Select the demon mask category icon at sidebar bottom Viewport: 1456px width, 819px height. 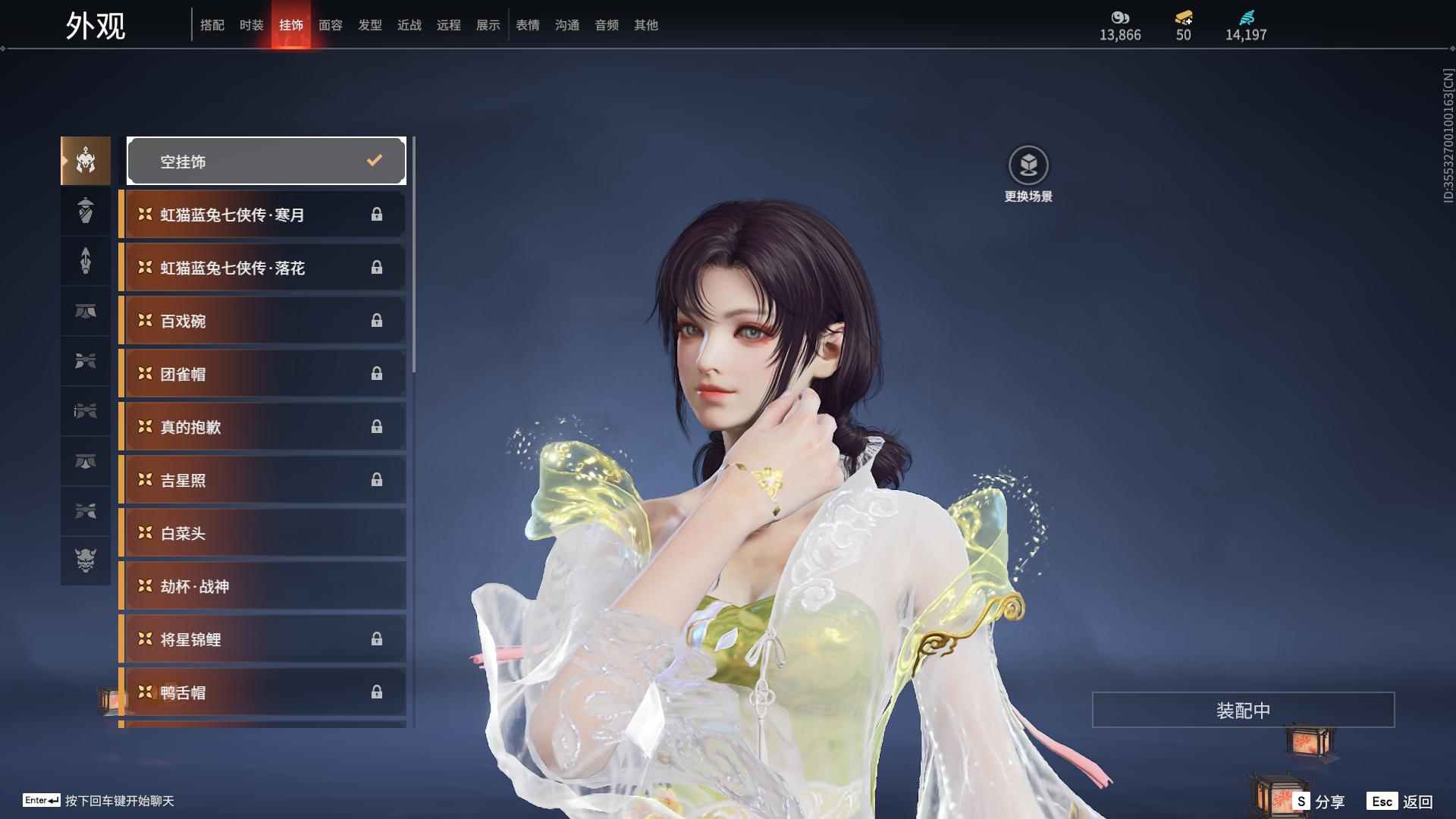tap(85, 561)
